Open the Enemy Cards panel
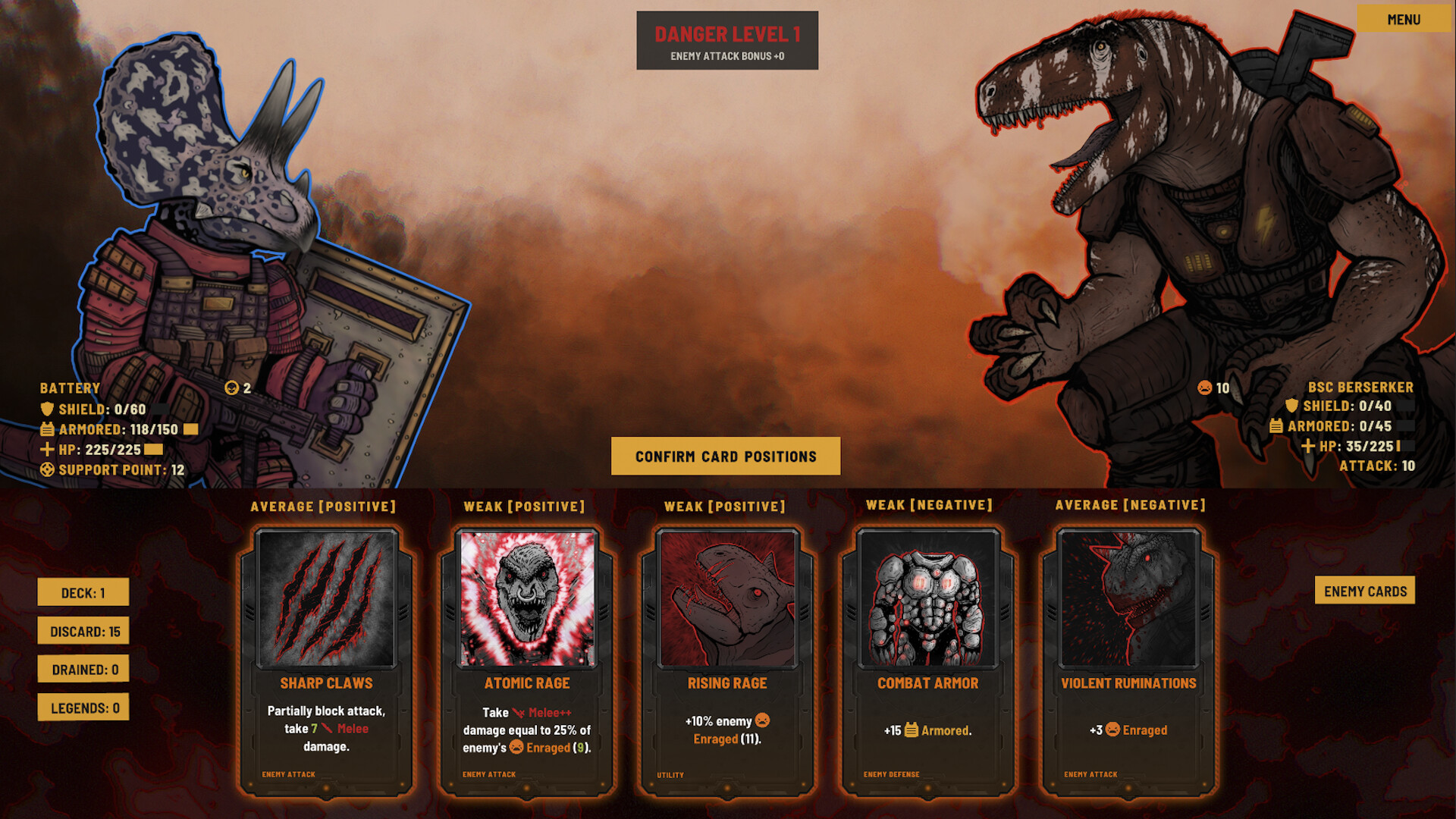The height and width of the screenshot is (819, 1456). click(x=1365, y=591)
